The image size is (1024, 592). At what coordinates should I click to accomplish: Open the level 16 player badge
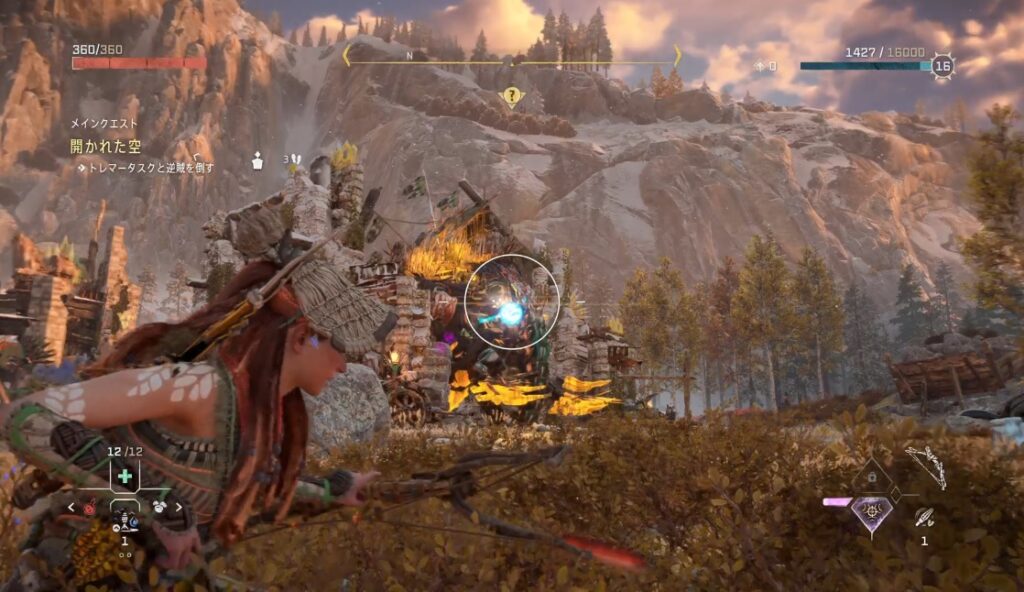click(x=942, y=66)
